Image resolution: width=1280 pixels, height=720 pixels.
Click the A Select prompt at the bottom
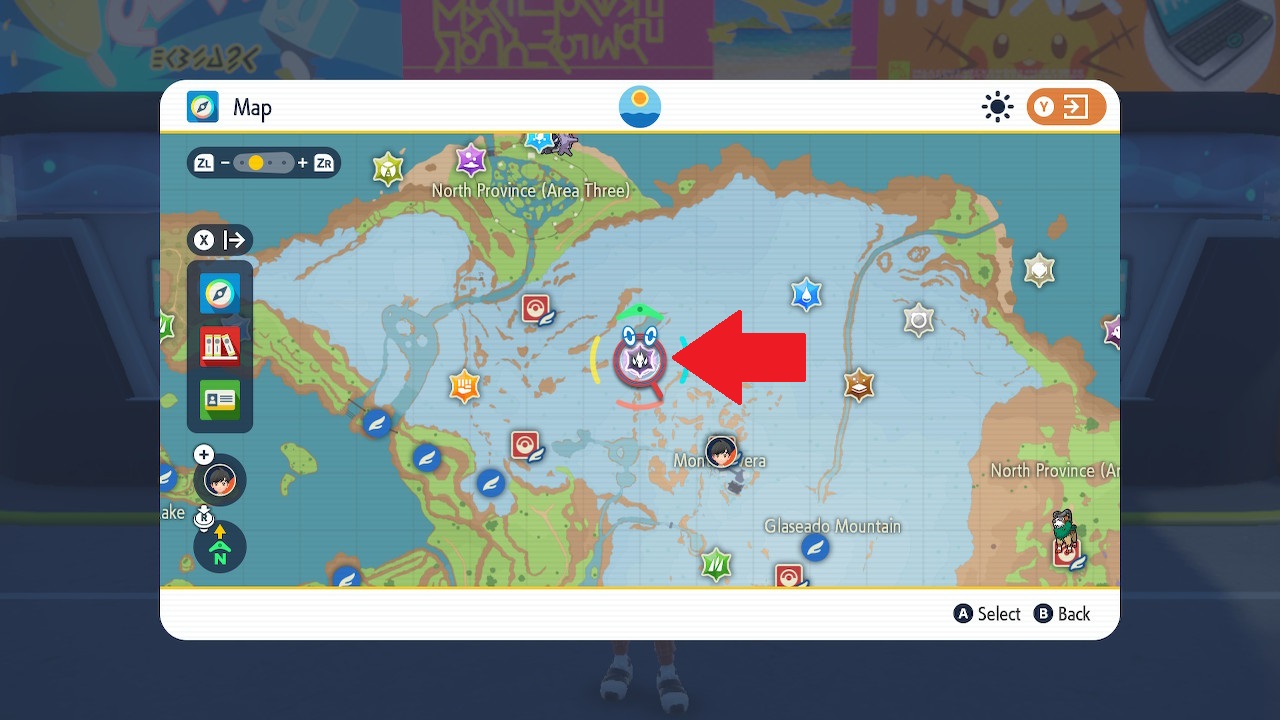tap(986, 614)
